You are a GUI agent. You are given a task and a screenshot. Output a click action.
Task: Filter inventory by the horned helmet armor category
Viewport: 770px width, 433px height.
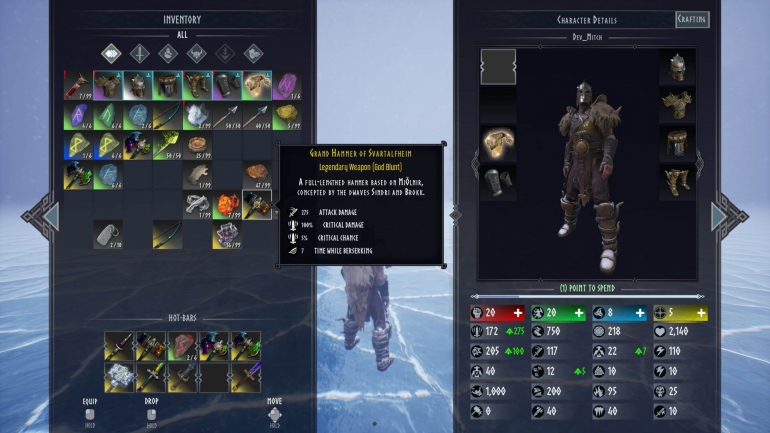coord(197,52)
